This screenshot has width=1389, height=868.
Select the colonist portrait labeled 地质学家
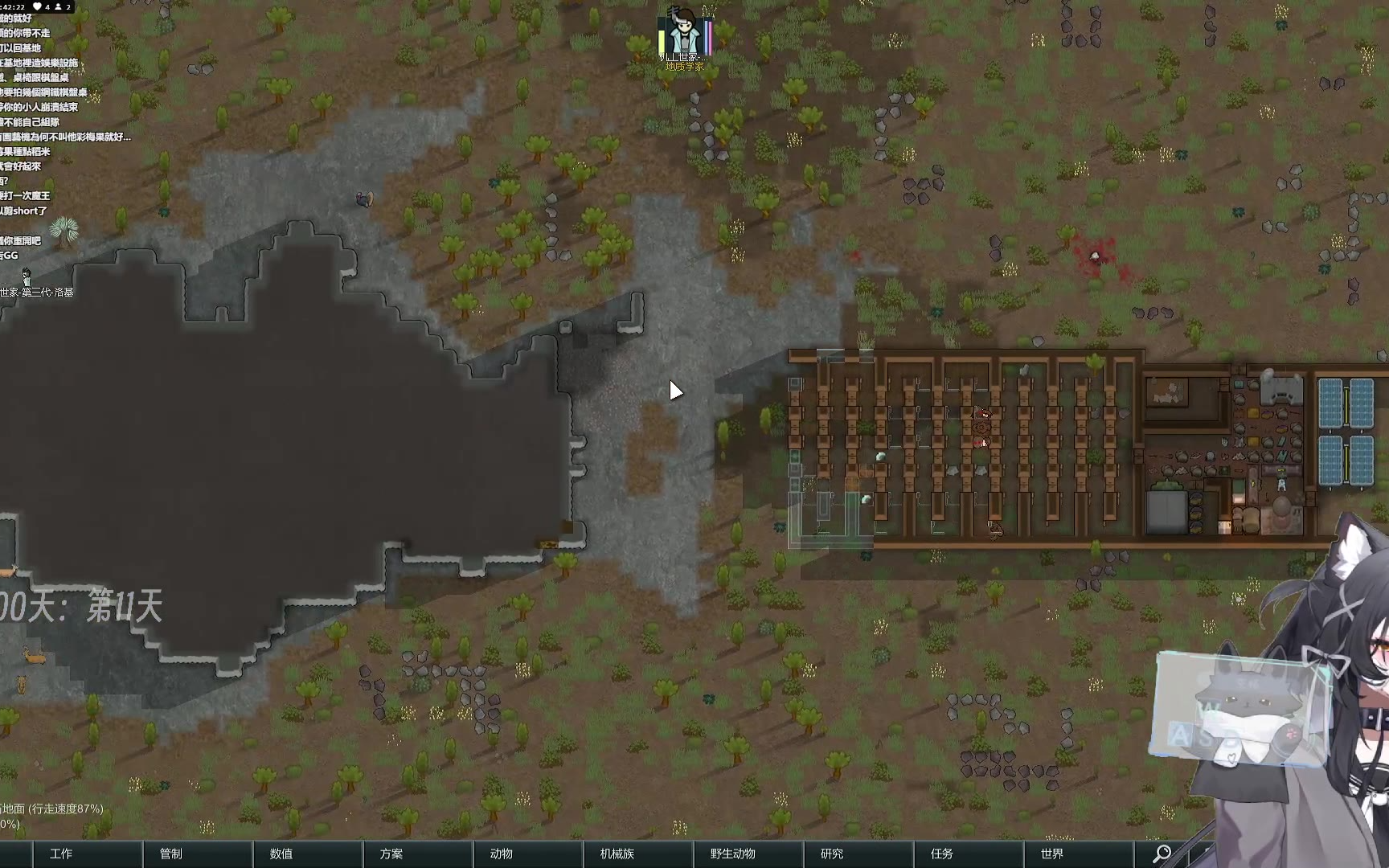(684, 36)
